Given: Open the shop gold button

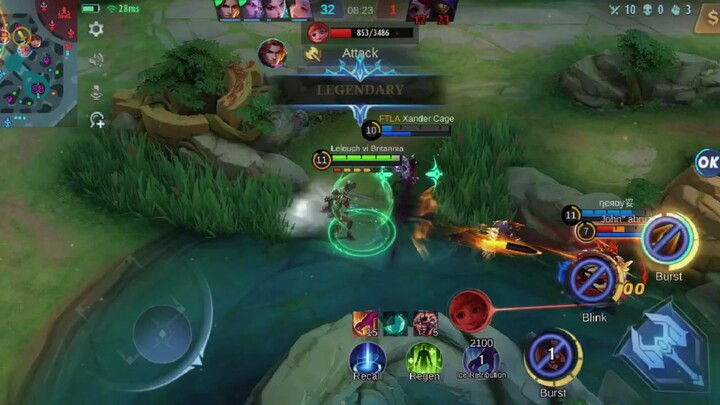Looking at the screenshot, I should [x=482, y=343].
